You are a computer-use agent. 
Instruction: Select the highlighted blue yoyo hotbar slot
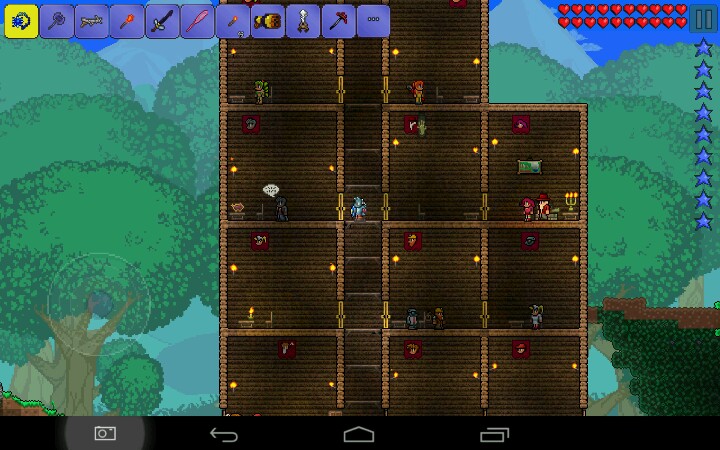pos(21,20)
